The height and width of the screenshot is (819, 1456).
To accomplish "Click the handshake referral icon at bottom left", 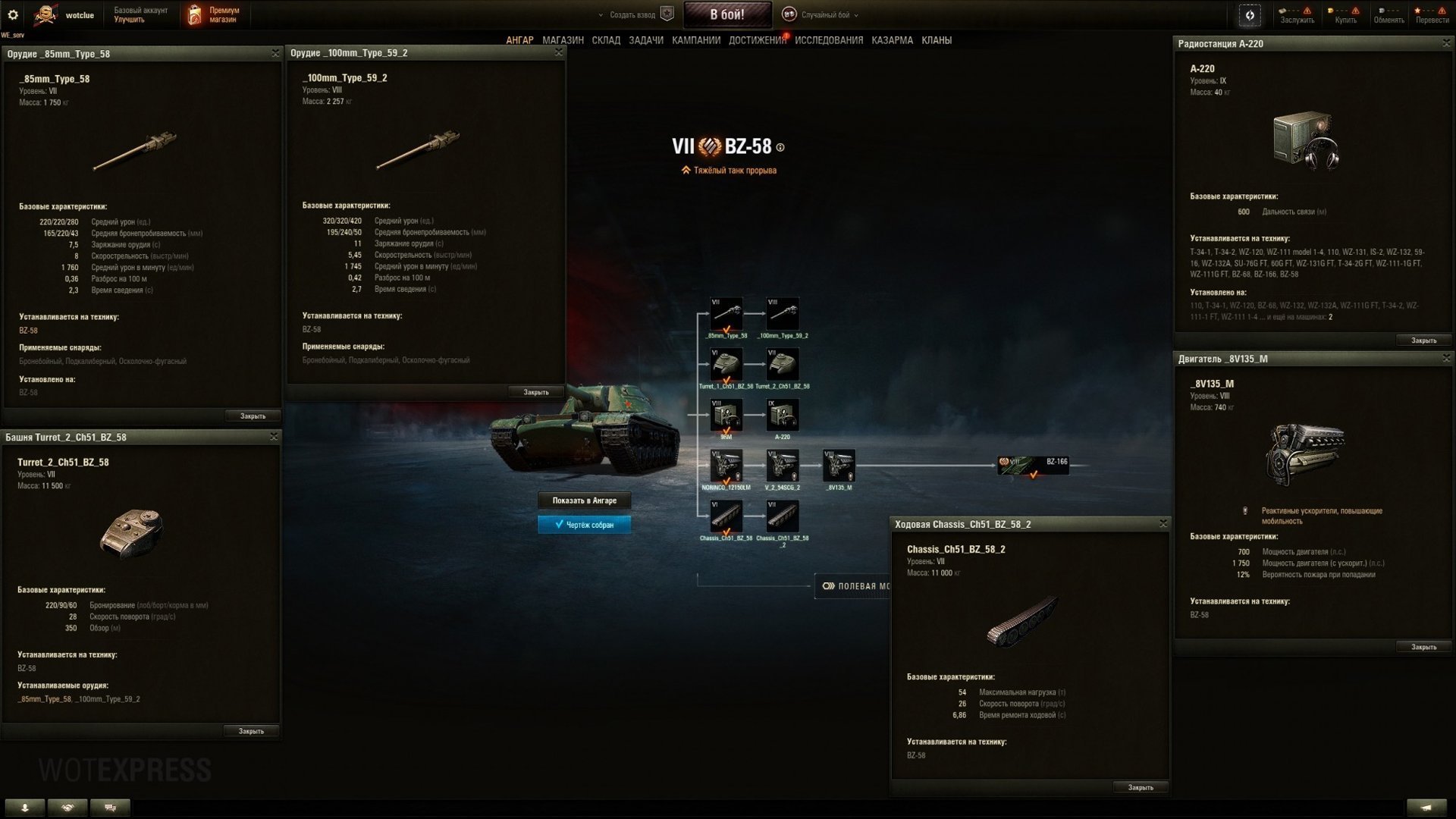I will coord(68,808).
